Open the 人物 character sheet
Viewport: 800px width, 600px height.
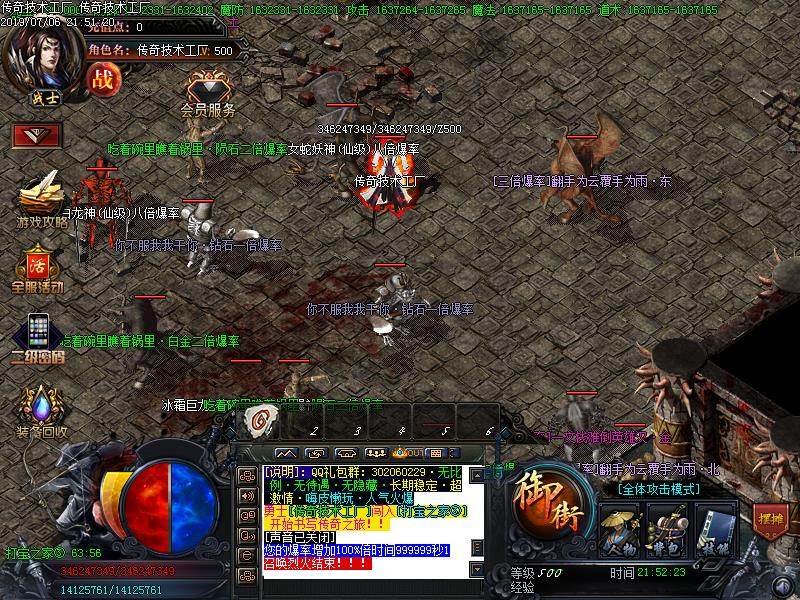[x=619, y=528]
